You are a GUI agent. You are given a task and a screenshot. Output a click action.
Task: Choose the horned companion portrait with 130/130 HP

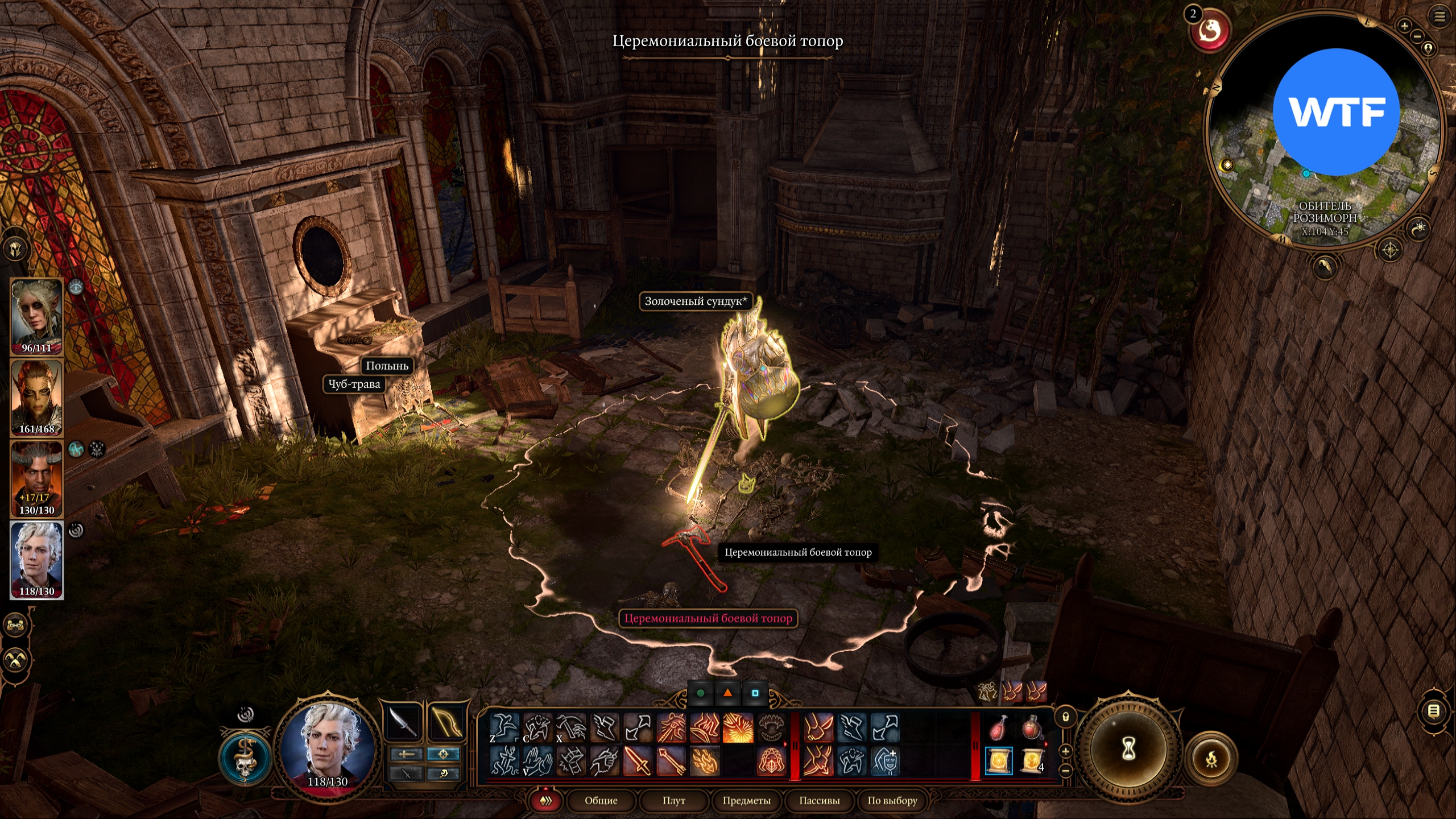pyautogui.click(x=36, y=479)
